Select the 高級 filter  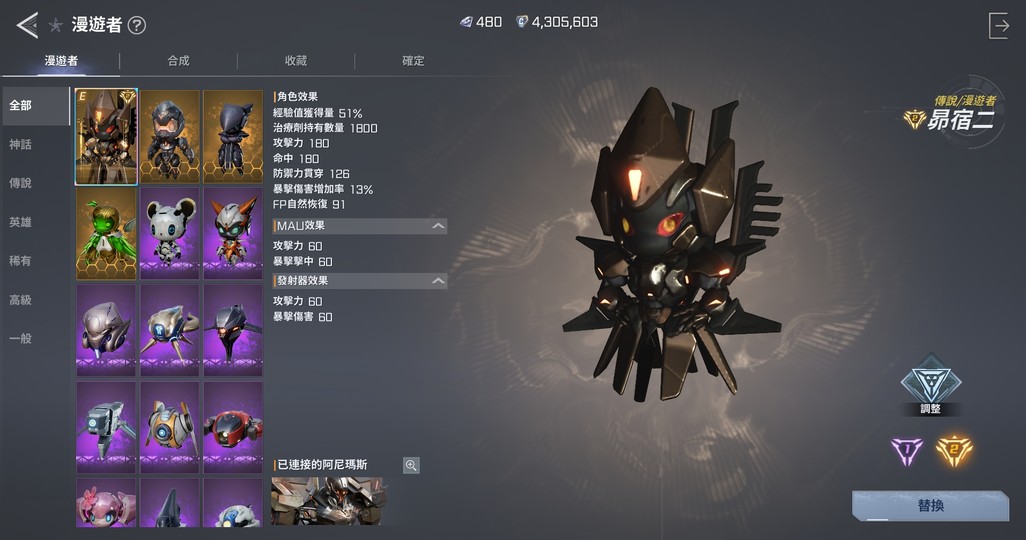pos(20,300)
